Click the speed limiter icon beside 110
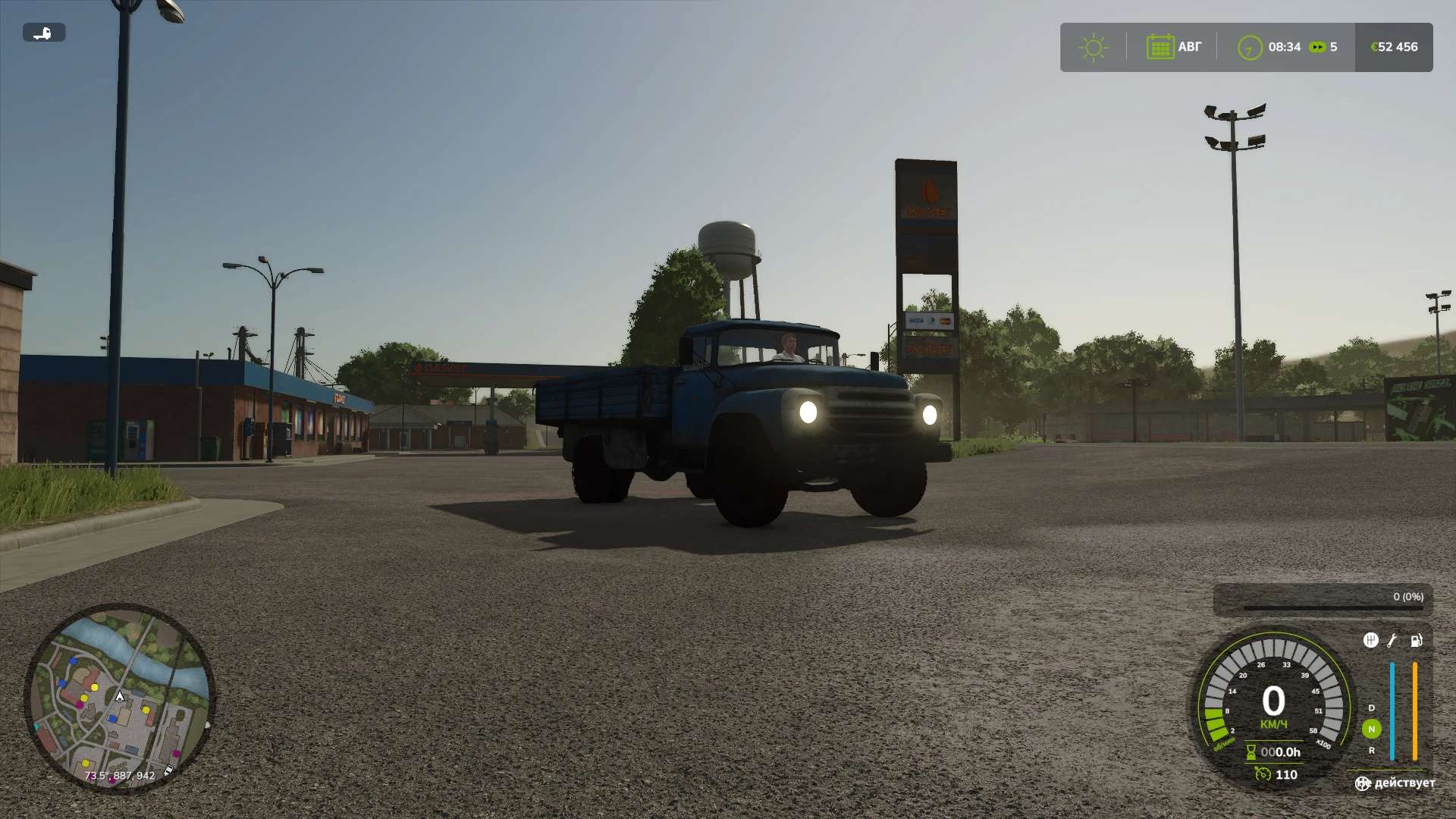This screenshot has height=819, width=1456. (1263, 774)
